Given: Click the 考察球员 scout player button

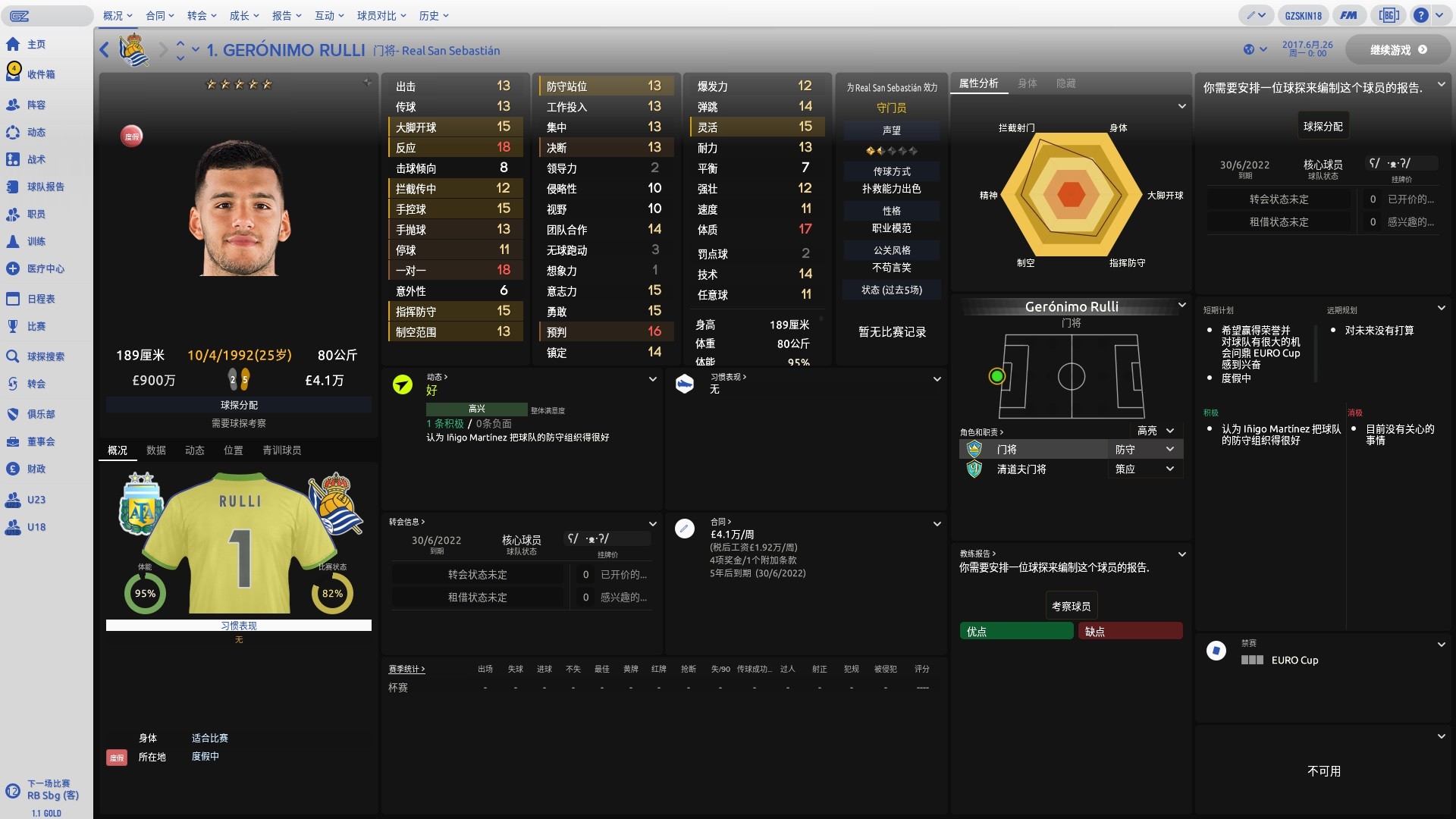Looking at the screenshot, I should pos(1070,604).
